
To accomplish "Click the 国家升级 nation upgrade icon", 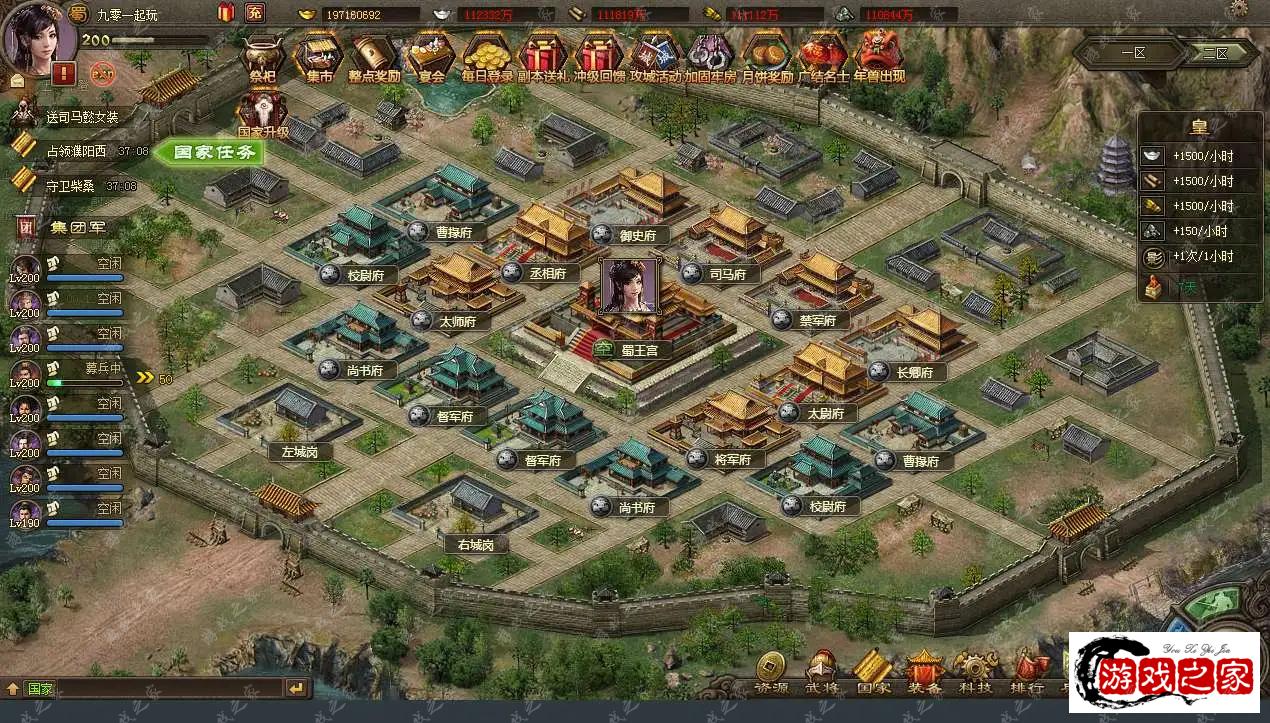I will click(x=262, y=110).
